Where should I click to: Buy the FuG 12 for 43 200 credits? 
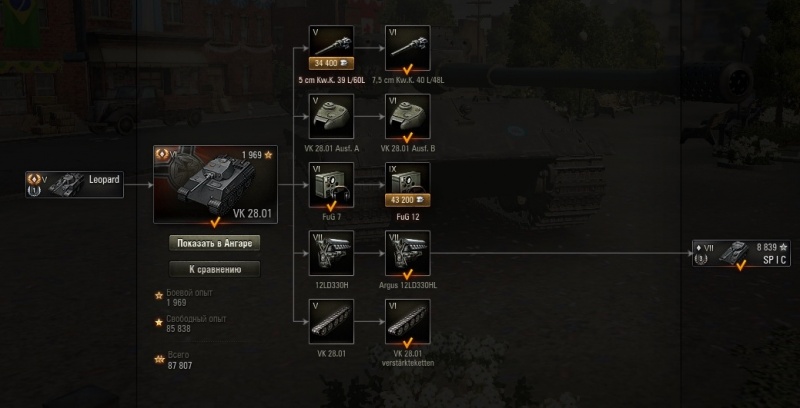tap(407, 200)
